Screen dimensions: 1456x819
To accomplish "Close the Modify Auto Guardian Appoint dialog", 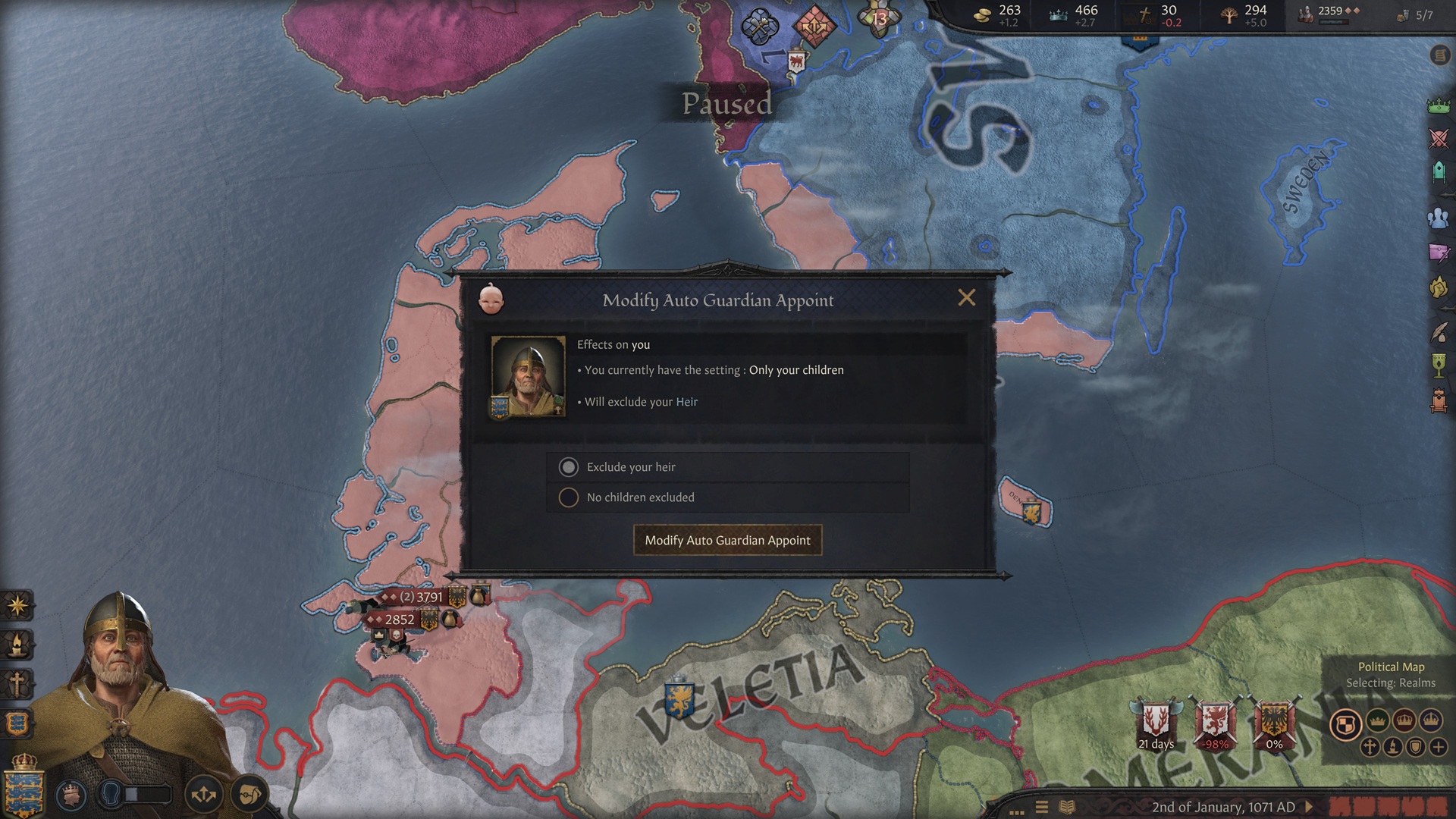I will [x=966, y=298].
